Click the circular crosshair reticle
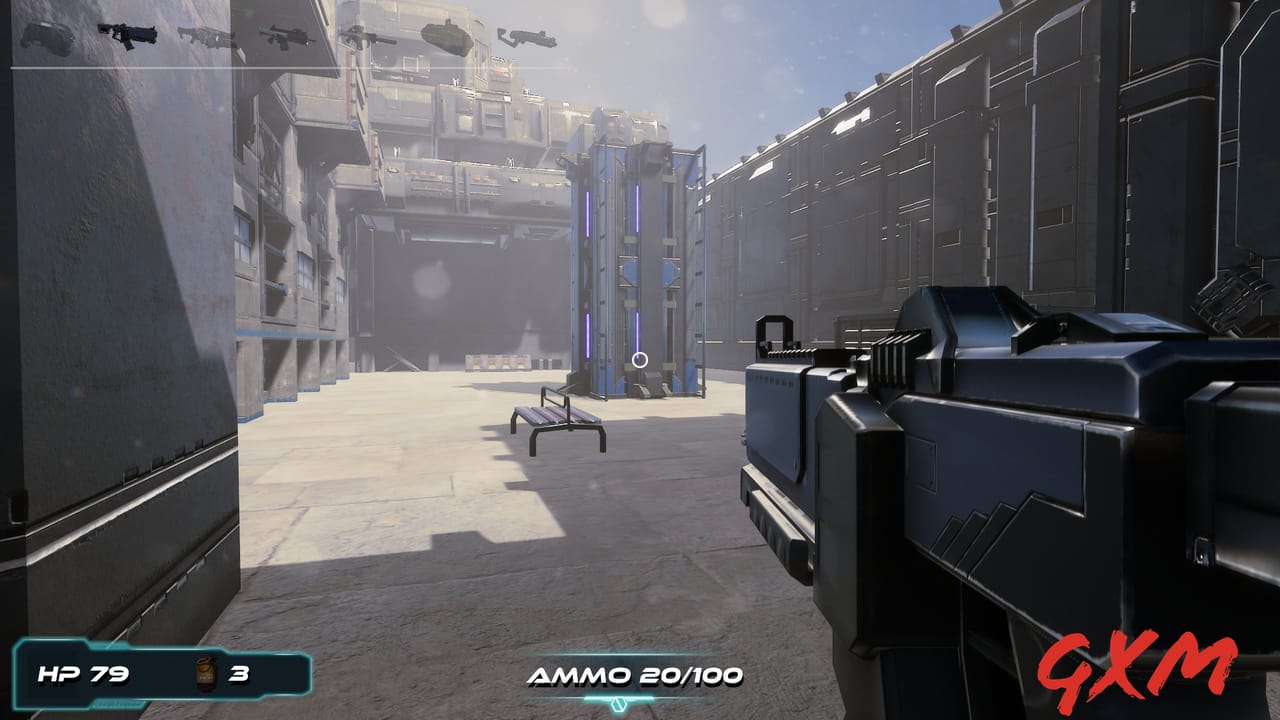 640,360
